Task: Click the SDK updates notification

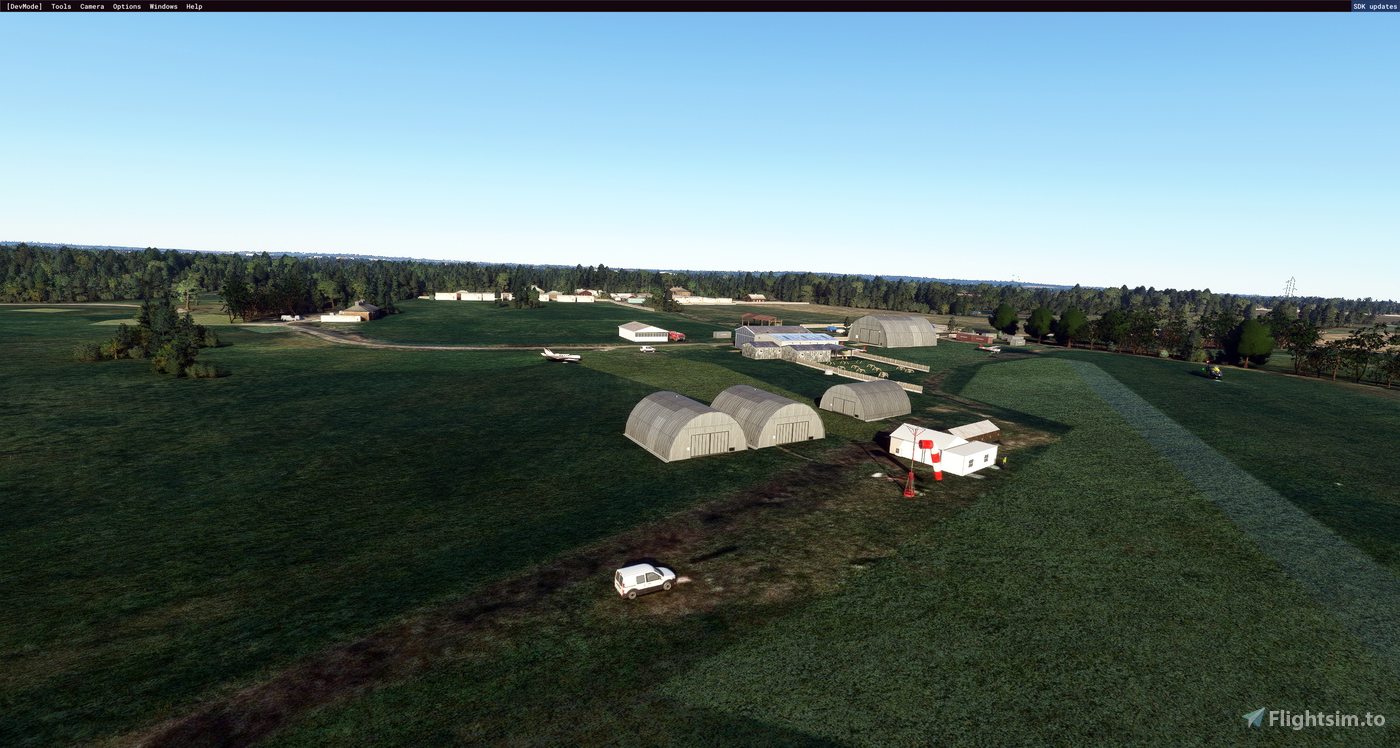Action: 1374,6
